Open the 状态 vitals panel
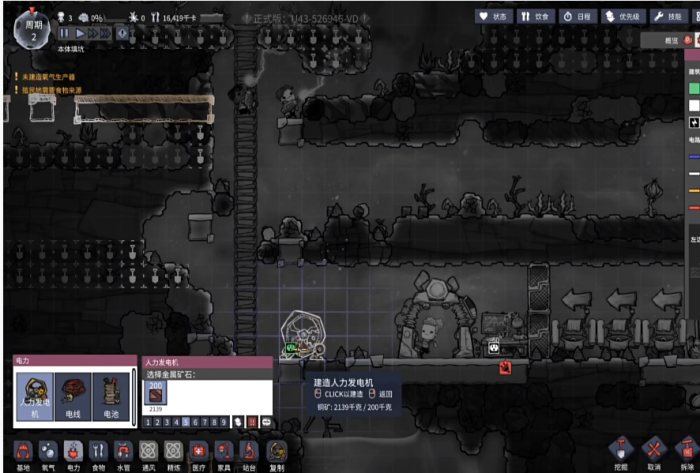 click(x=492, y=16)
